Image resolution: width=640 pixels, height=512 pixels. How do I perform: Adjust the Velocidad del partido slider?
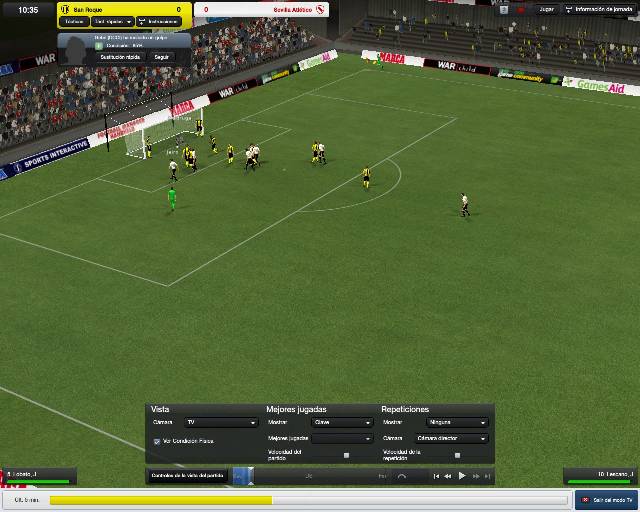click(x=346, y=455)
